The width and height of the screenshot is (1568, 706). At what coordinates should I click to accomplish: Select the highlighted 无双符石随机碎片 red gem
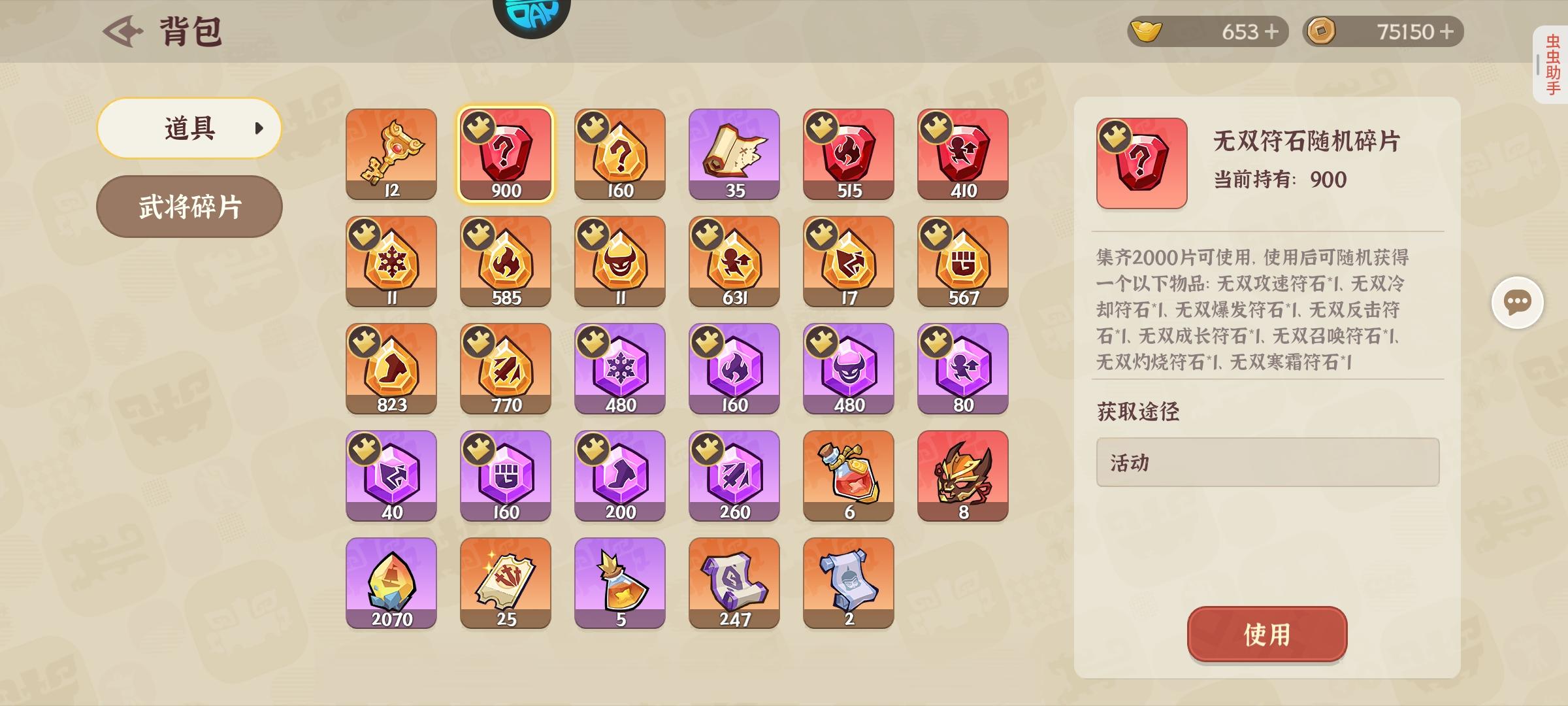[505, 154]
